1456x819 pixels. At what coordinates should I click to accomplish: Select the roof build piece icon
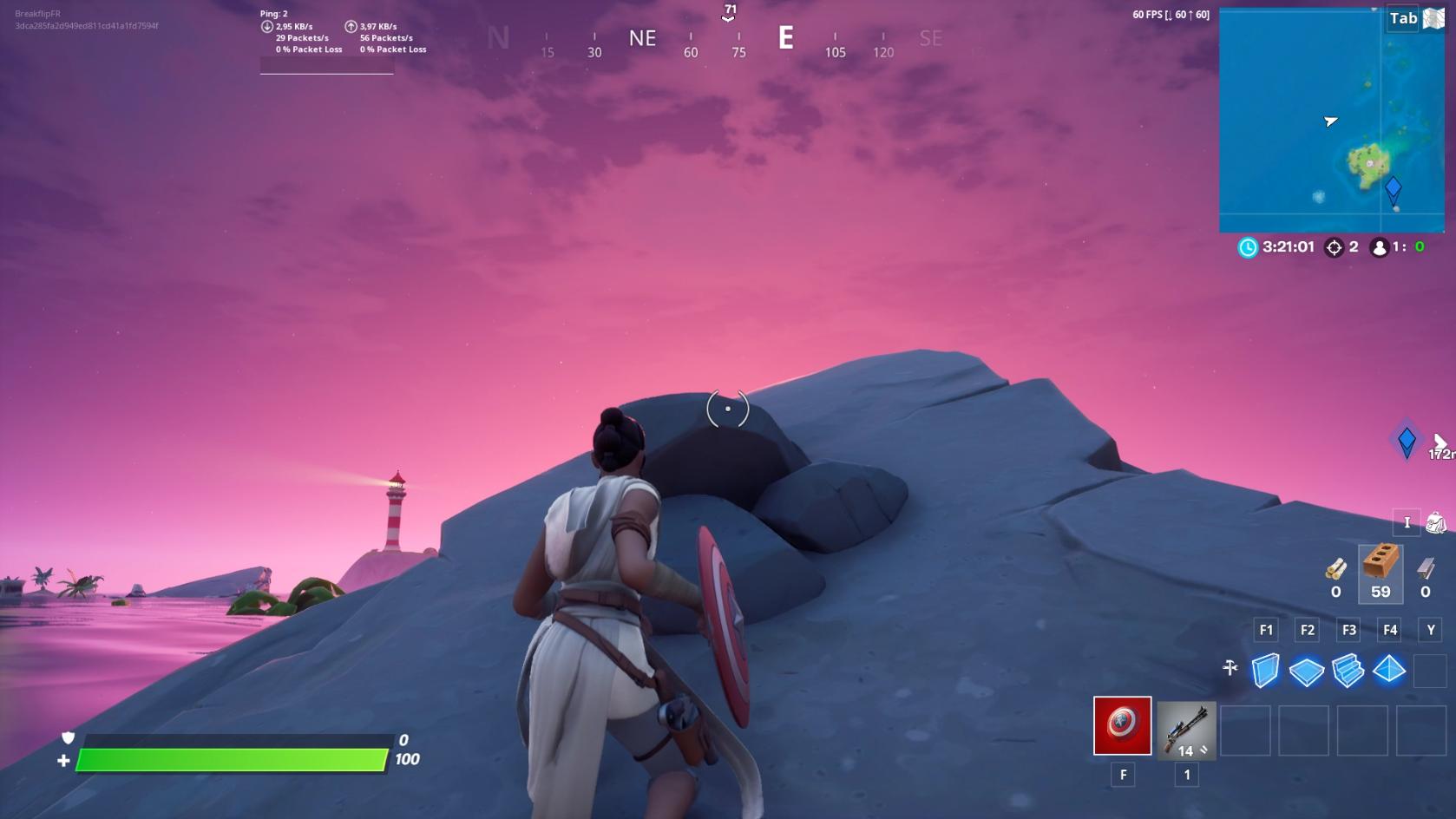click(1389, 670)
